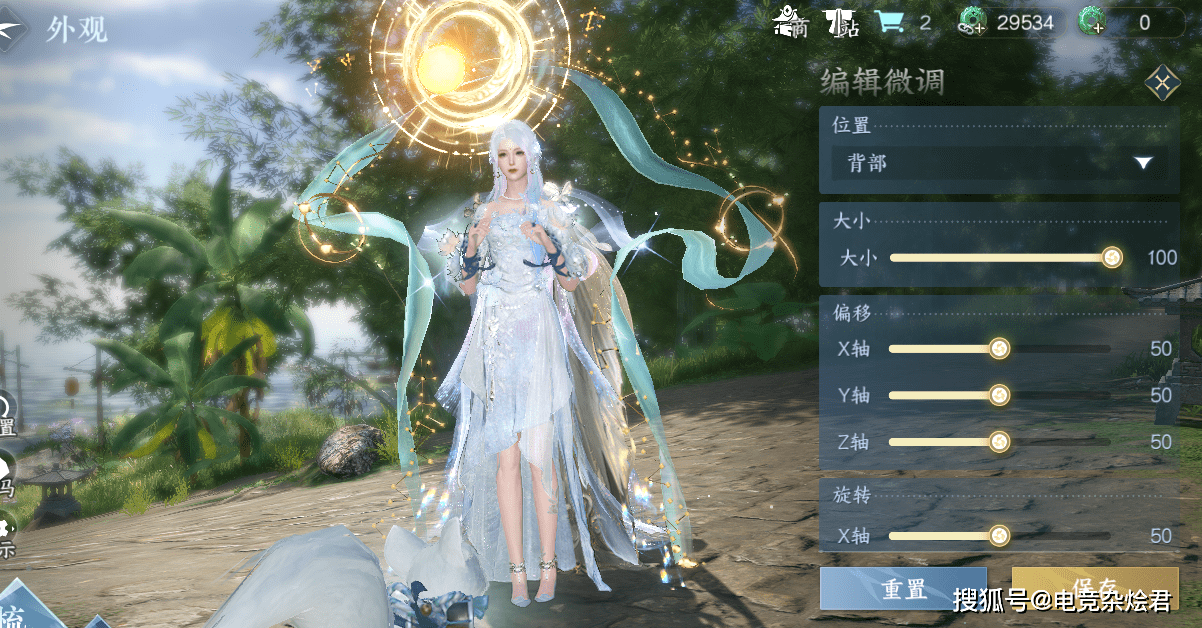Click the offset X轴 slider handle
Viewport: 1202px width, 628px height.
click(998, 348)
